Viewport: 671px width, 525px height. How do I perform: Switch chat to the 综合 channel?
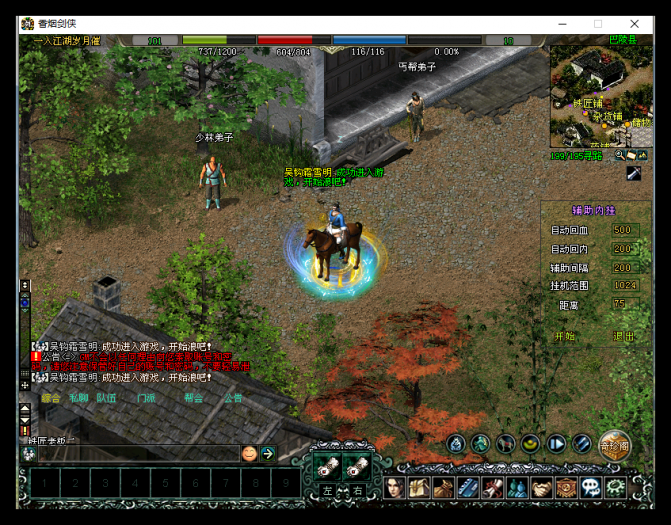point(51,397)
